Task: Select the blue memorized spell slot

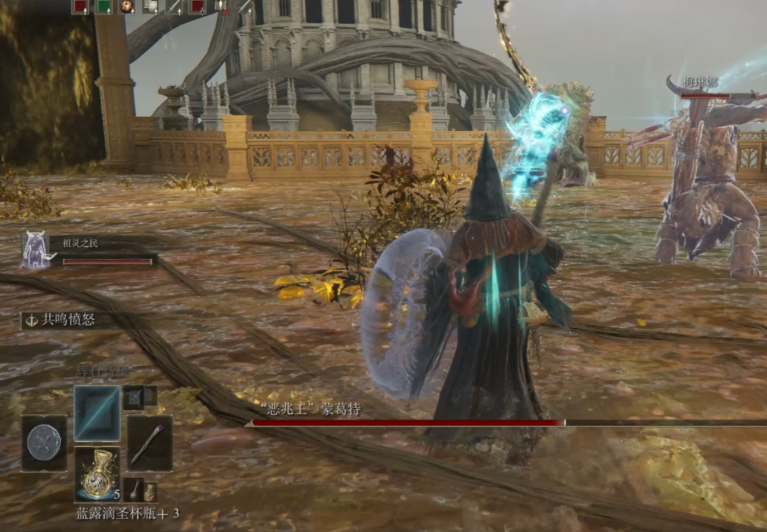Action: pos(97,413)
